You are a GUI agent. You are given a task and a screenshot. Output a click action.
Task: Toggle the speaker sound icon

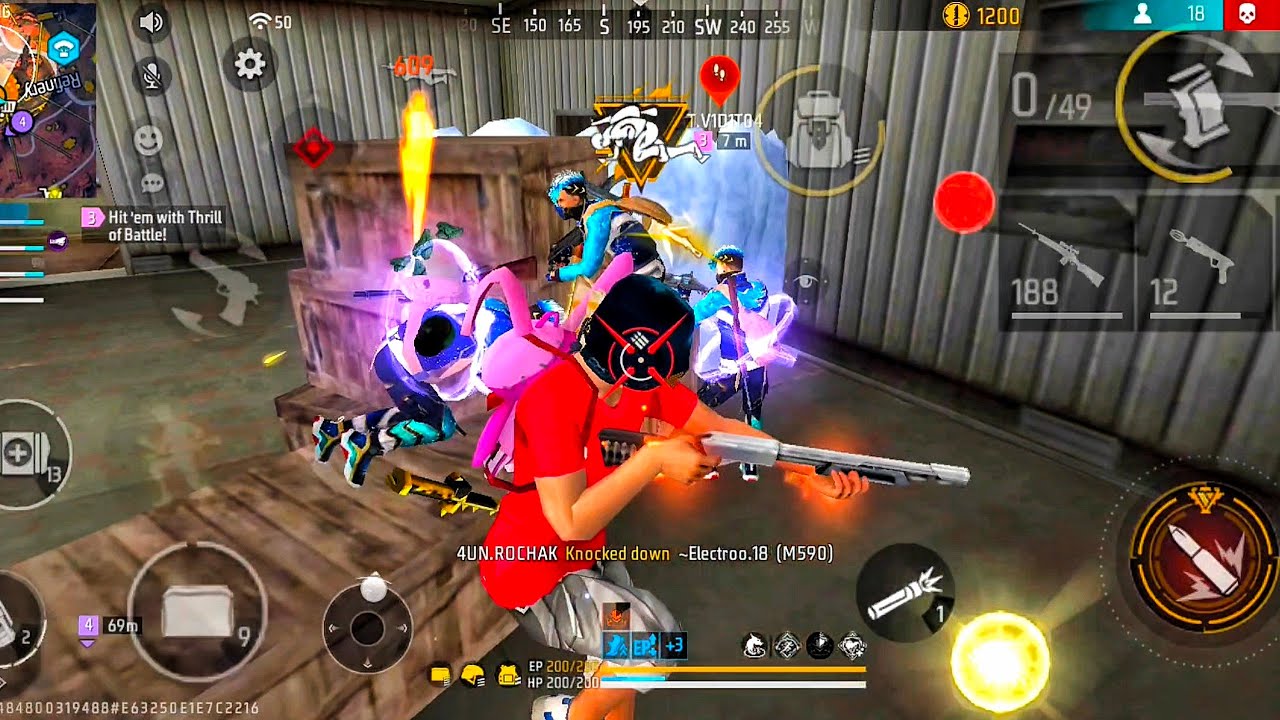tap(152, 22)
